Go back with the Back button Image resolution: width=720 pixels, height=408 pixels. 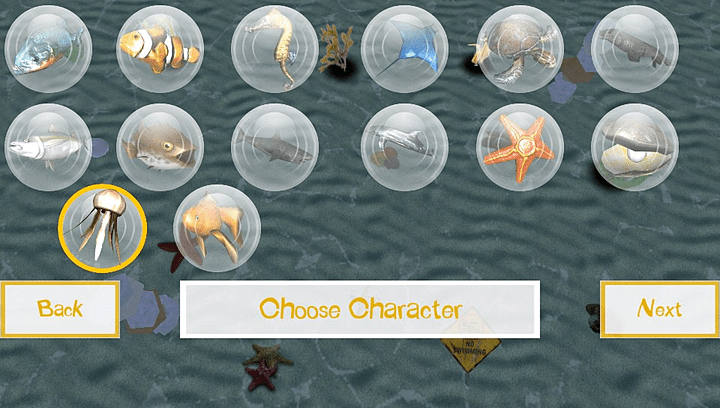tap(60, 309)
